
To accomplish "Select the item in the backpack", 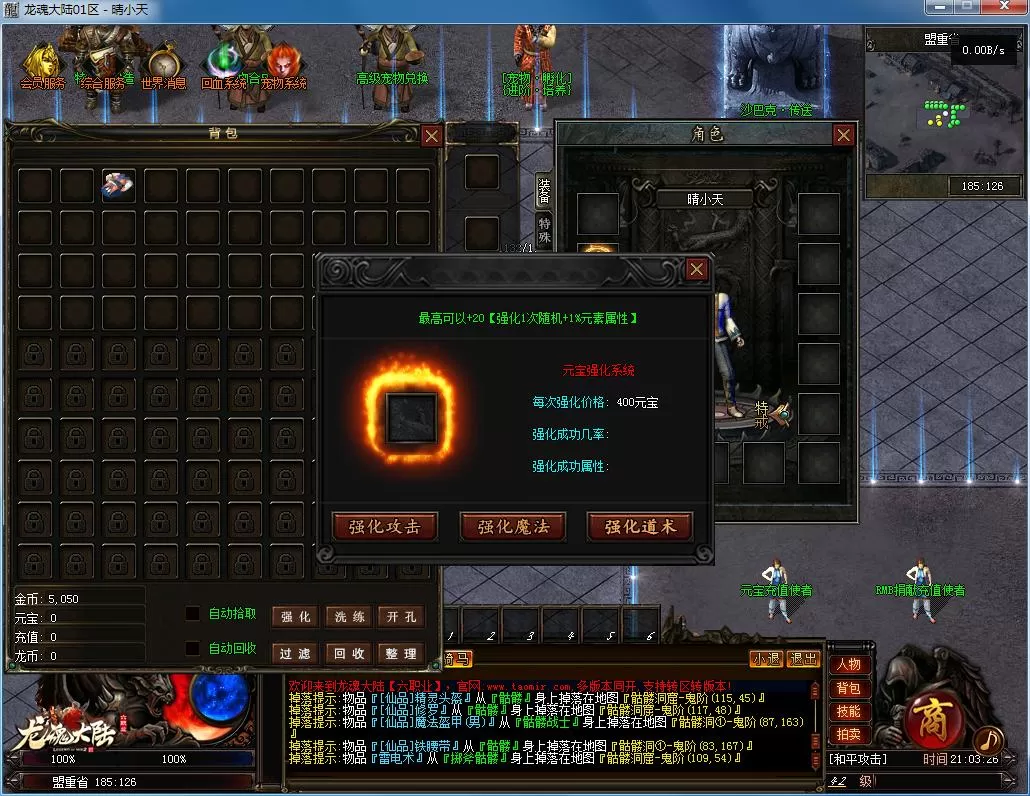I will (118, 185).
